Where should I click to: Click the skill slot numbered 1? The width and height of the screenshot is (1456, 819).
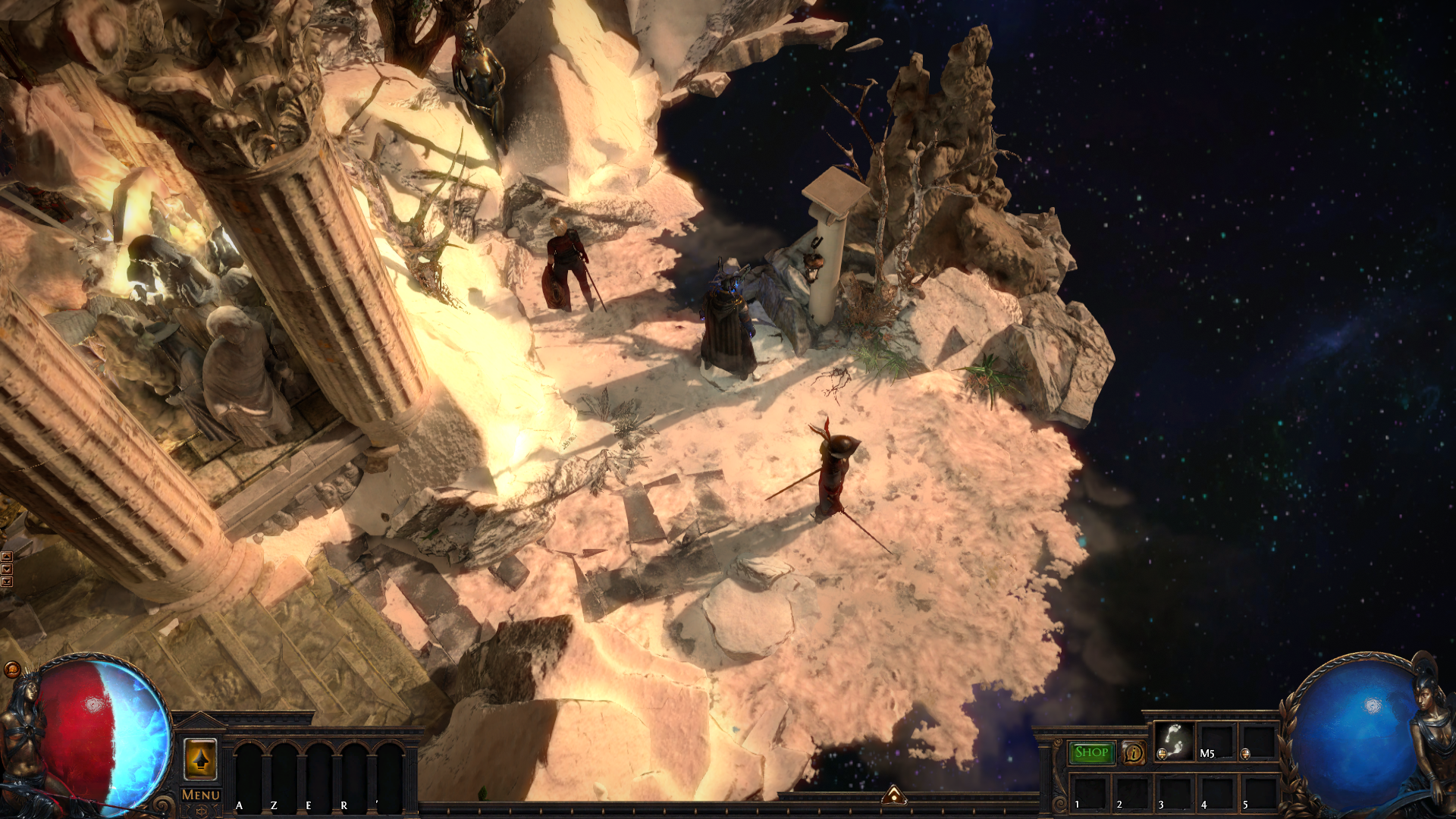coord(1089,791)
